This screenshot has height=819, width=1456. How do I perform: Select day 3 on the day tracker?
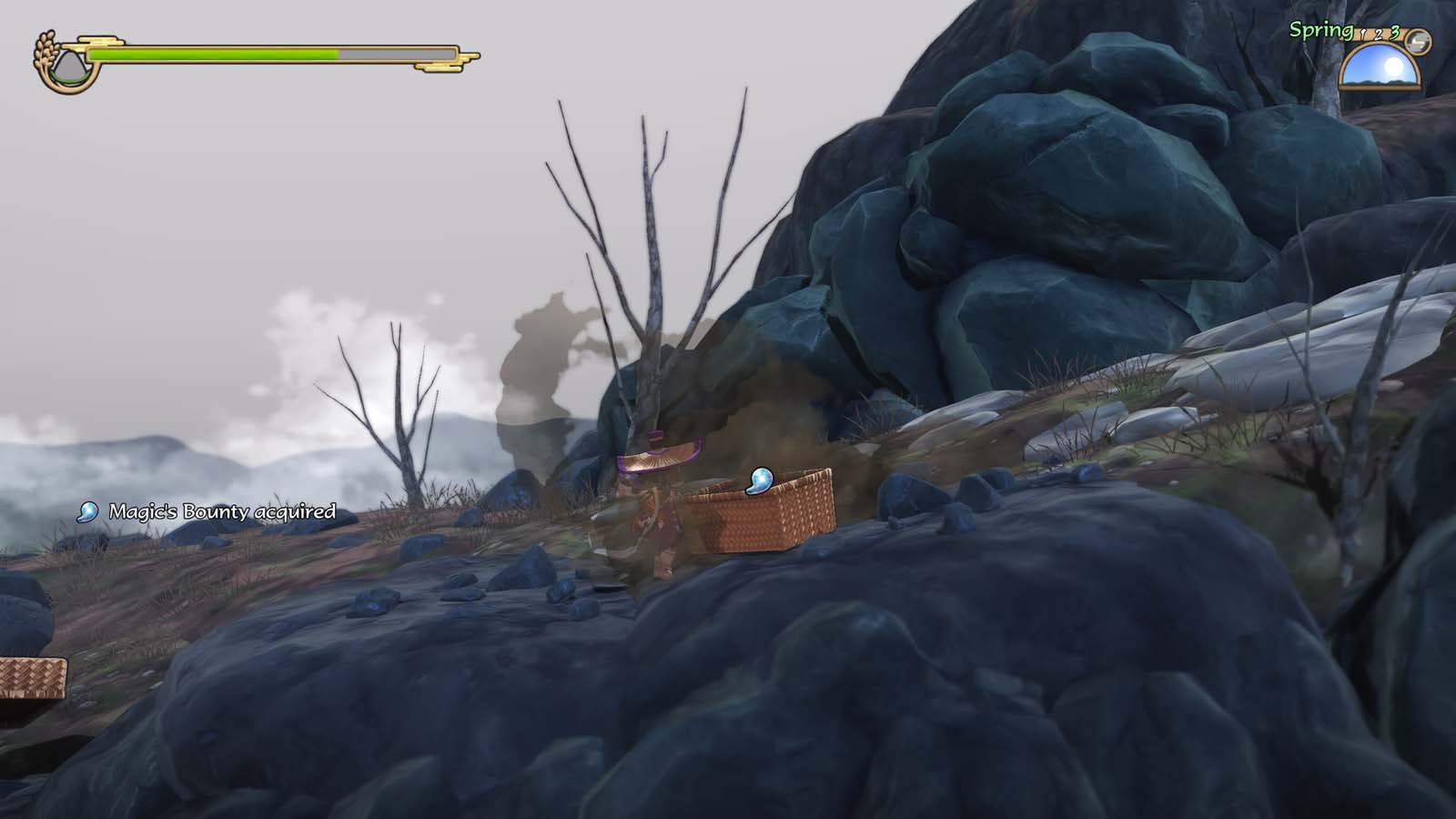(1393, 34)
